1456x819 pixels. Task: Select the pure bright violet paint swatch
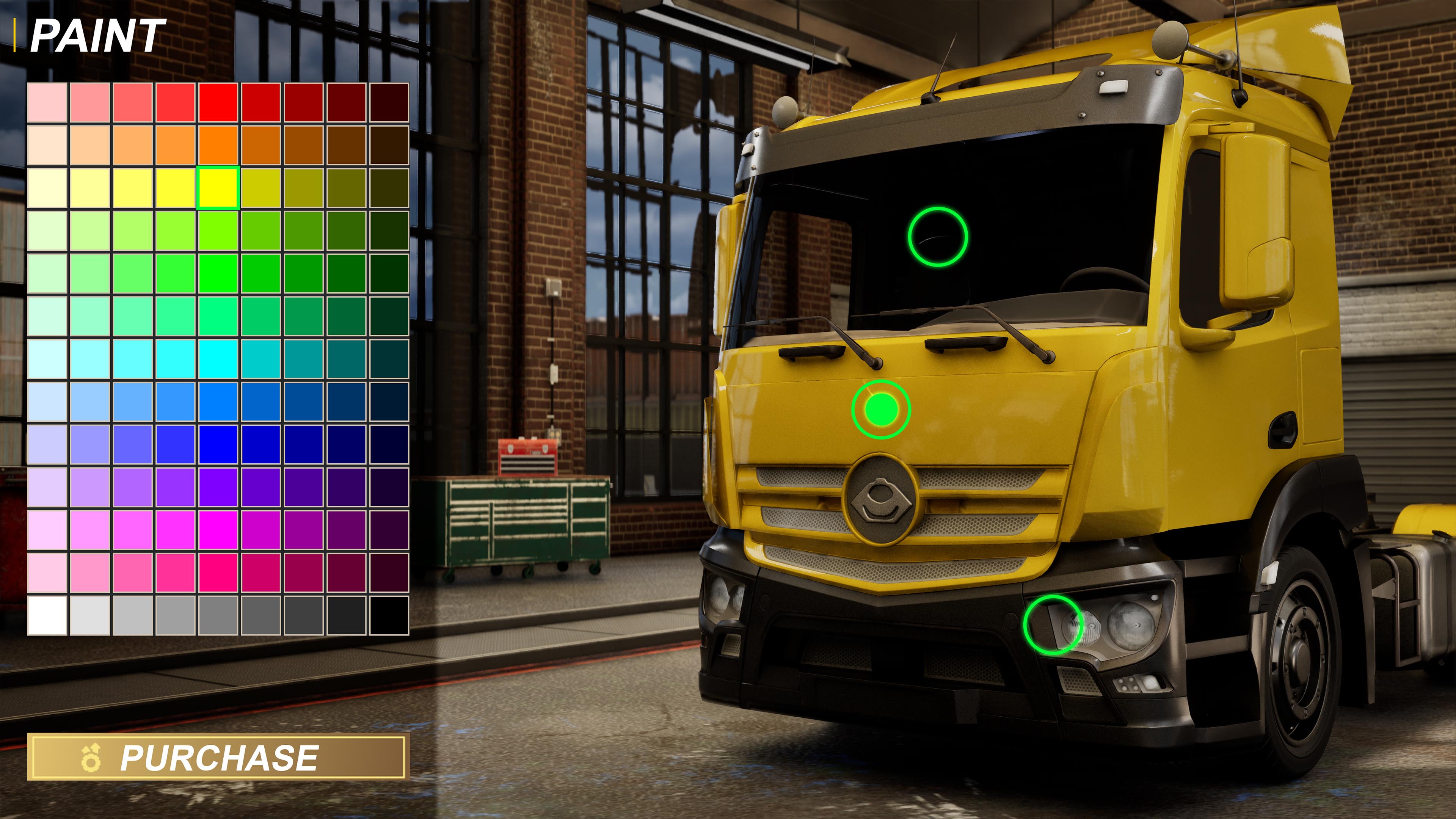(218, 487)
